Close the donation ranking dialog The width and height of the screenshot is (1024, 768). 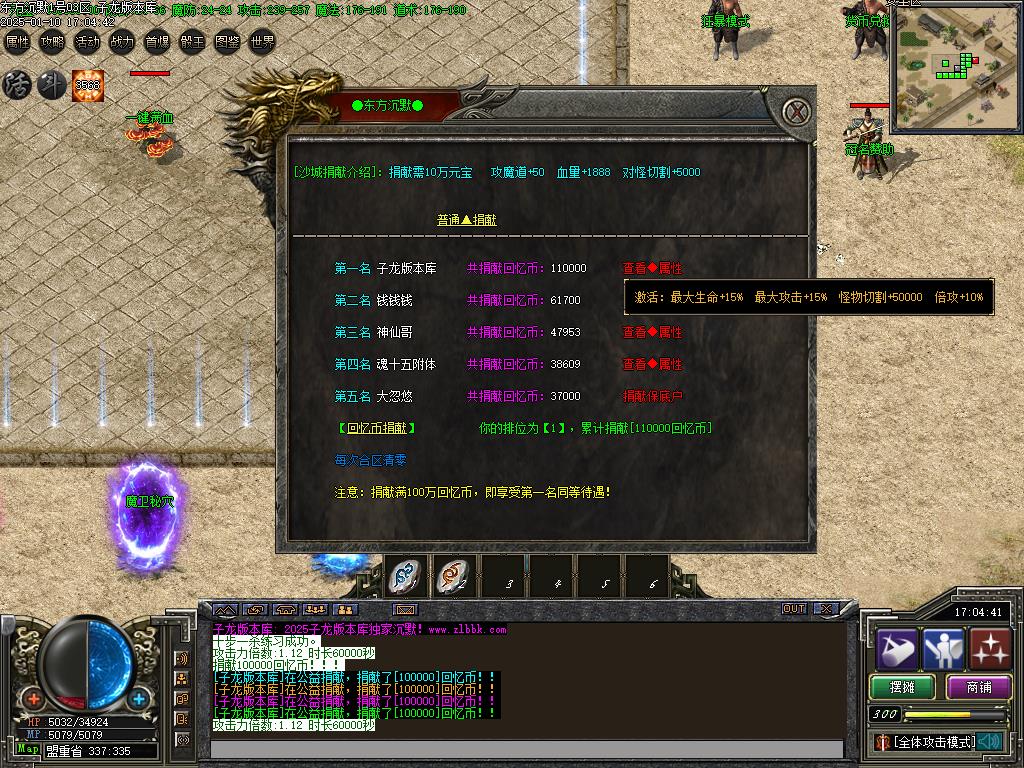pos(796,112)
